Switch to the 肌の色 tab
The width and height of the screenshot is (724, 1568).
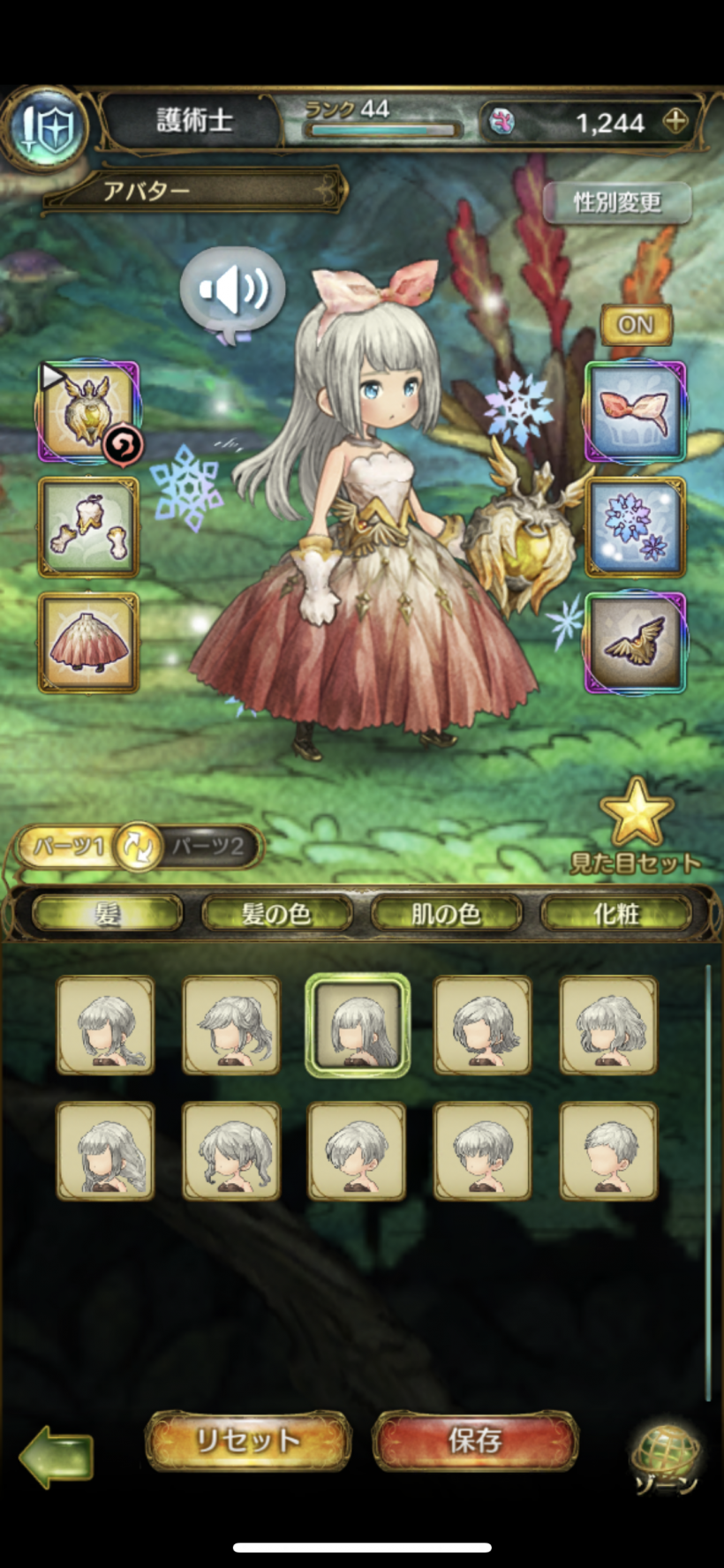pos(446,914)
